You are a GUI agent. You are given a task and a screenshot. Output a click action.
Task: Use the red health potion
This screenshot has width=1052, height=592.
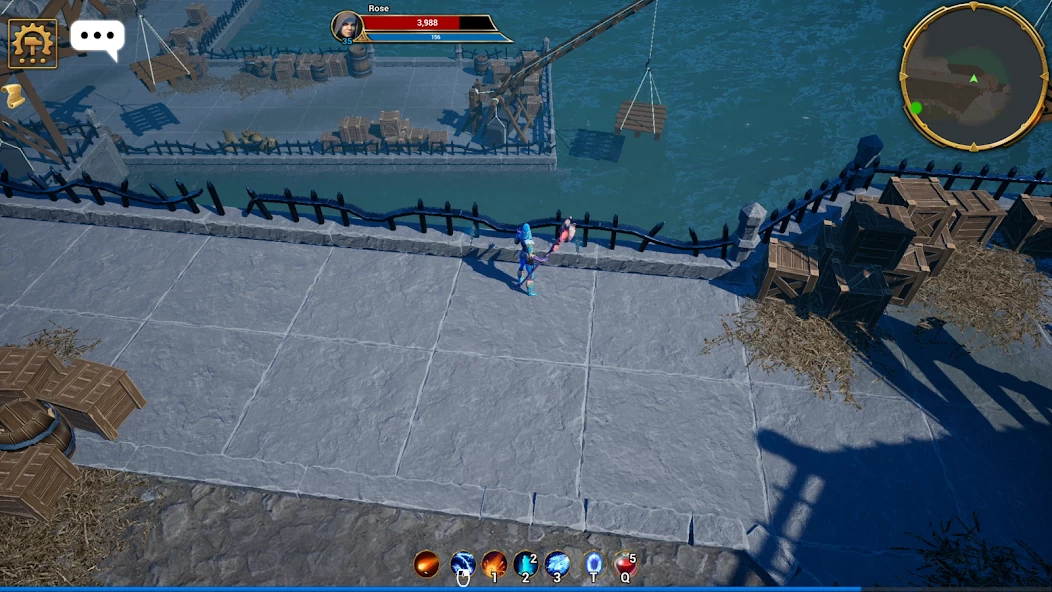pos(626,564)
